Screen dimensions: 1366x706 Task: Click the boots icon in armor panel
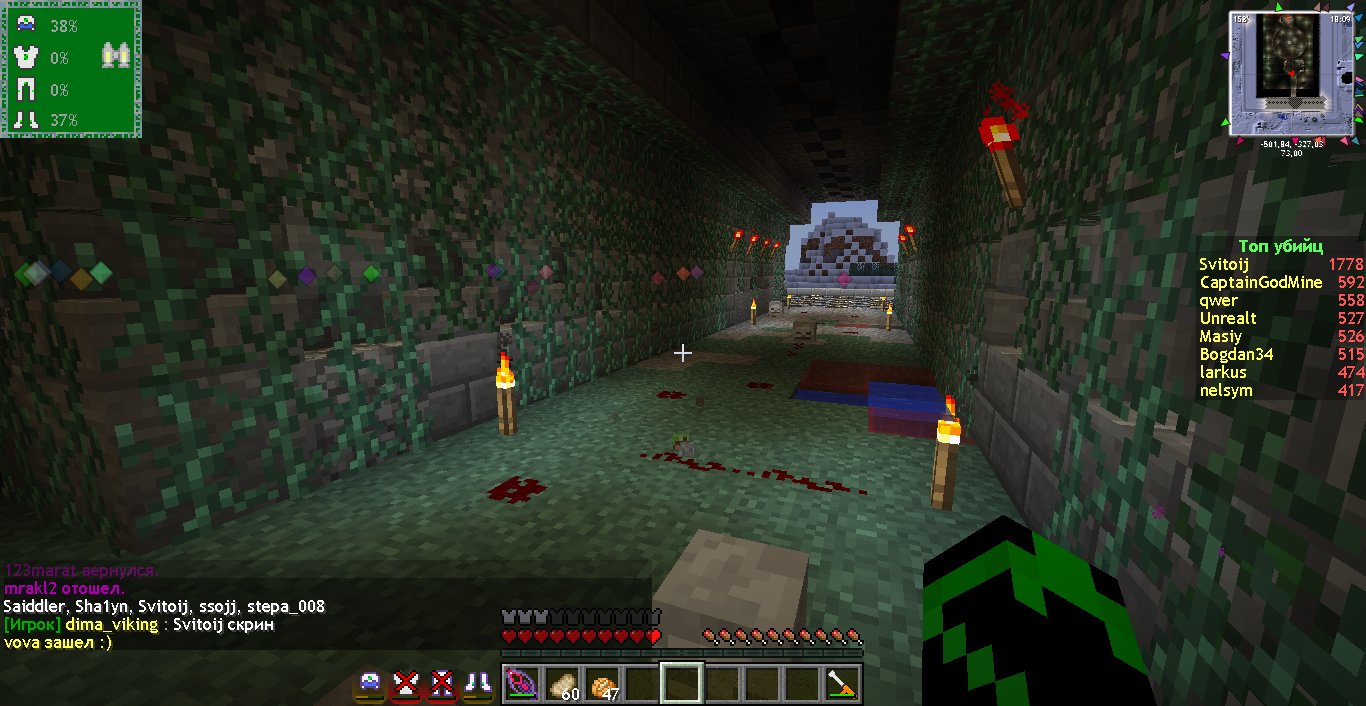26,120
